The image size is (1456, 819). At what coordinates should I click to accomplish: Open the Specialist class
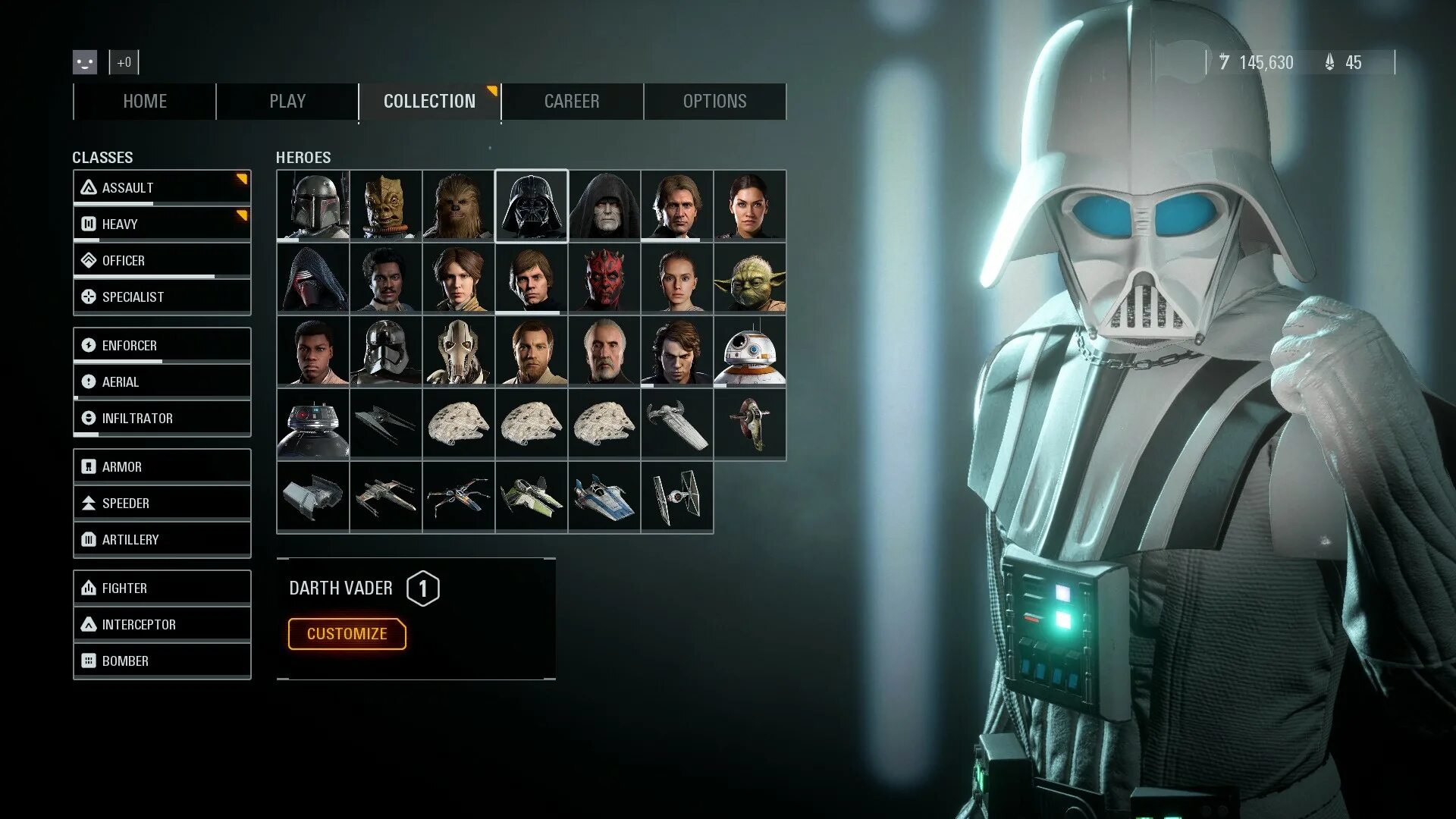[x=162, y=297]
